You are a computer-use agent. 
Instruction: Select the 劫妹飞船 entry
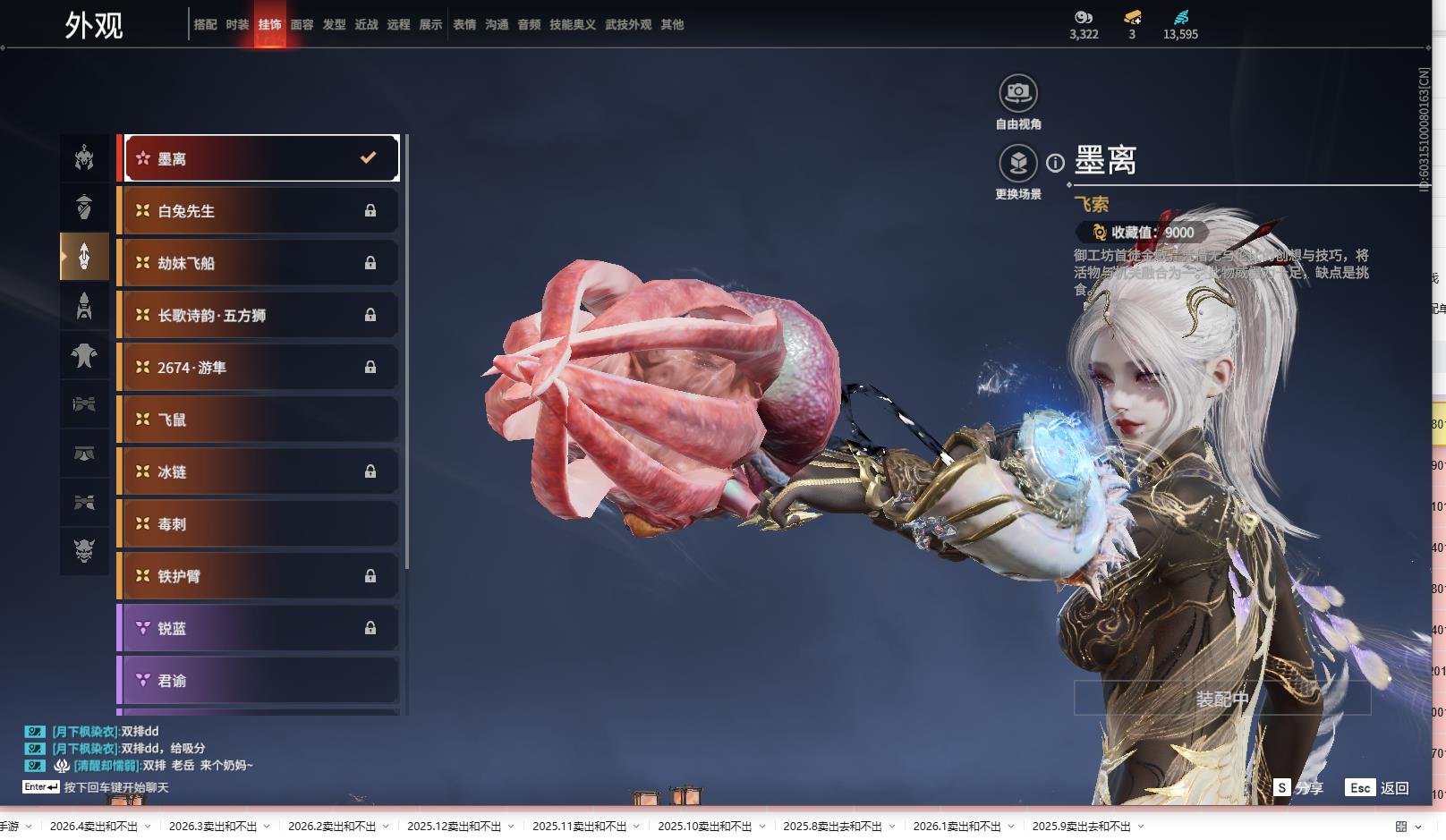point(258,263)
